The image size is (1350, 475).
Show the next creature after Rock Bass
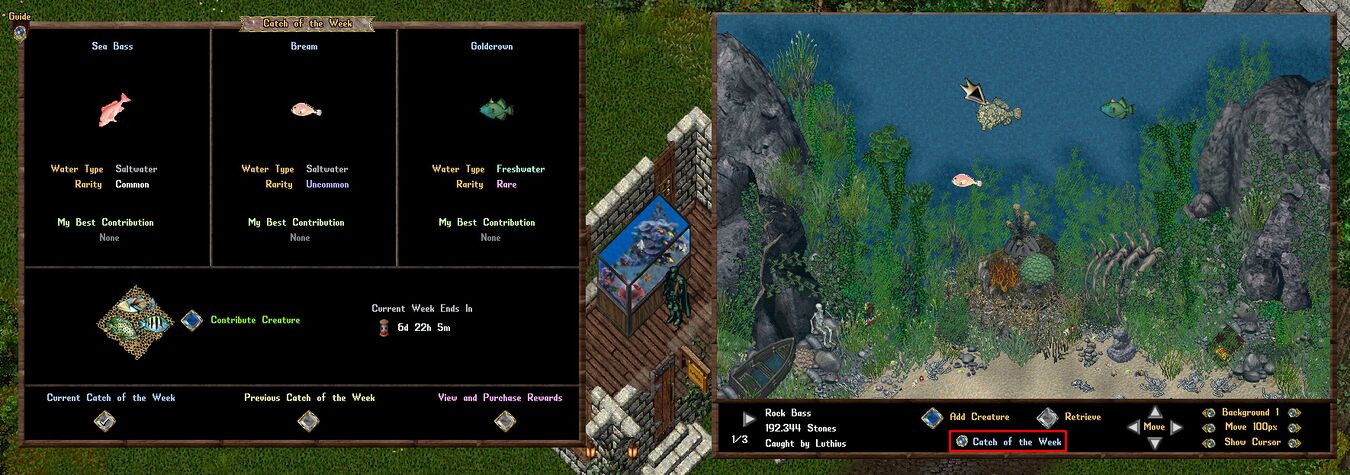pyautogui.click(x=749, y=418)
